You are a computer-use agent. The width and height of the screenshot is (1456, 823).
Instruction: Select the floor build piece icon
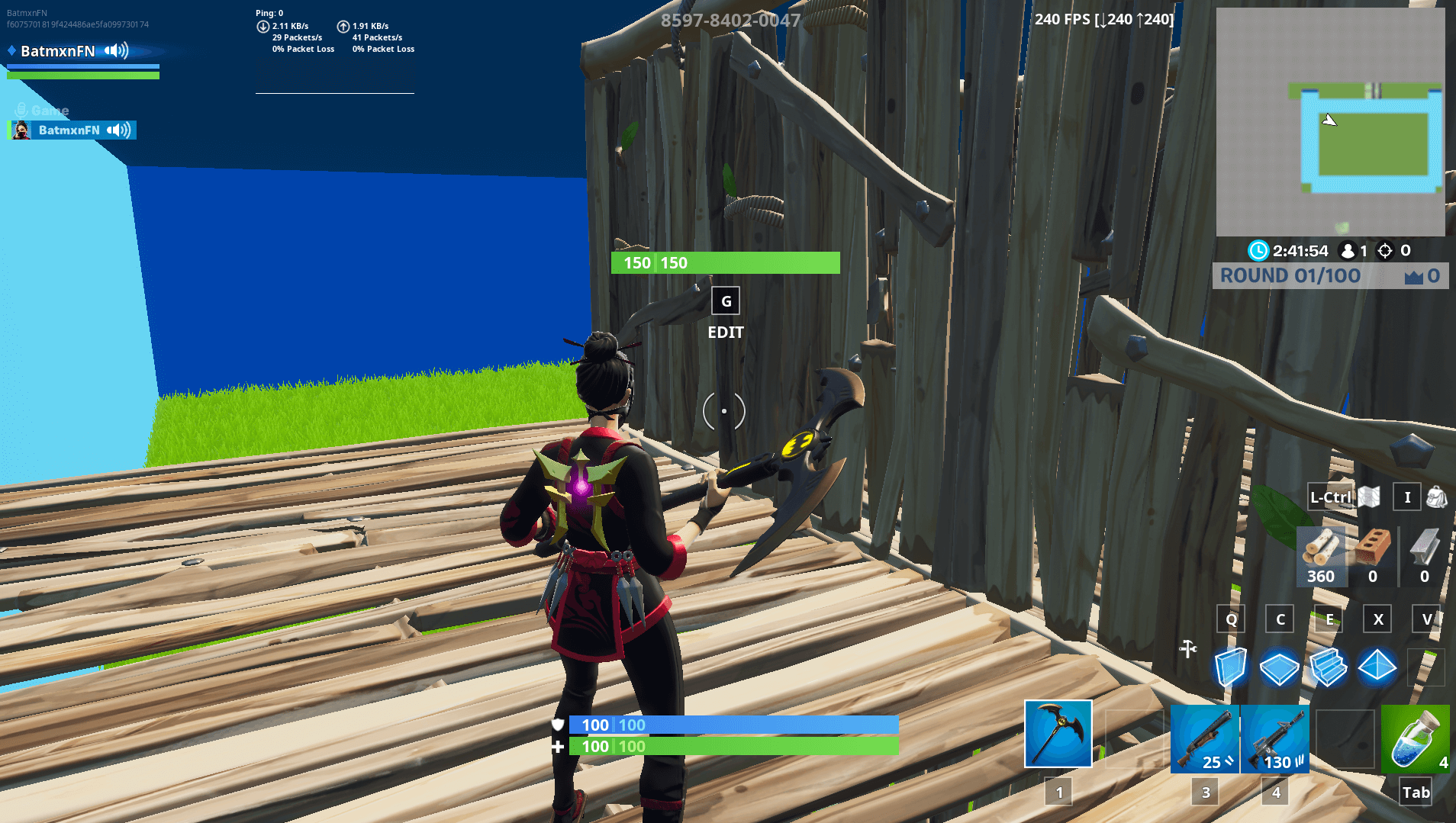(1280, 667)
